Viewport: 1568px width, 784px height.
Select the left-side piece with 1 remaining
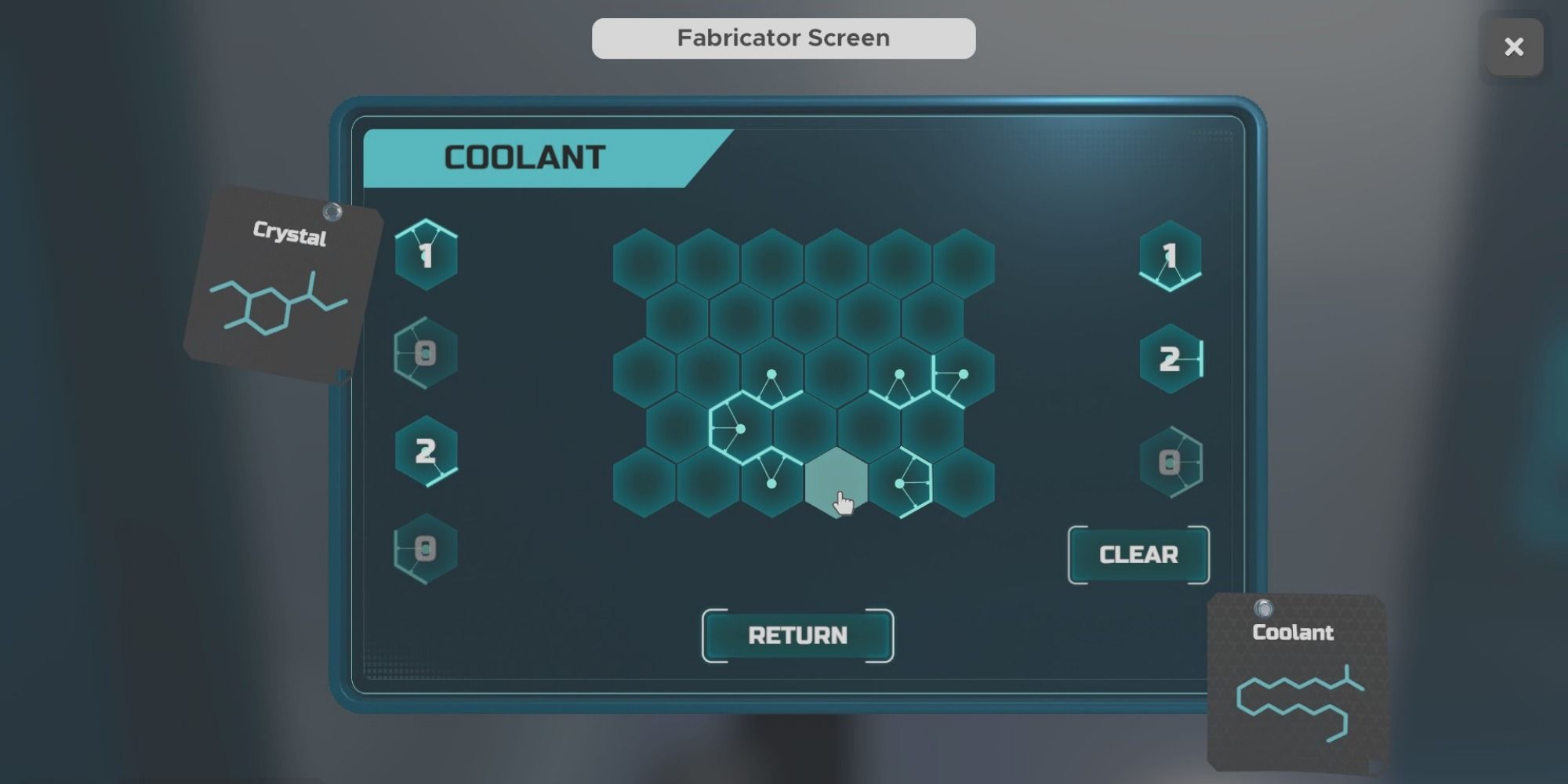click(426, 255)
